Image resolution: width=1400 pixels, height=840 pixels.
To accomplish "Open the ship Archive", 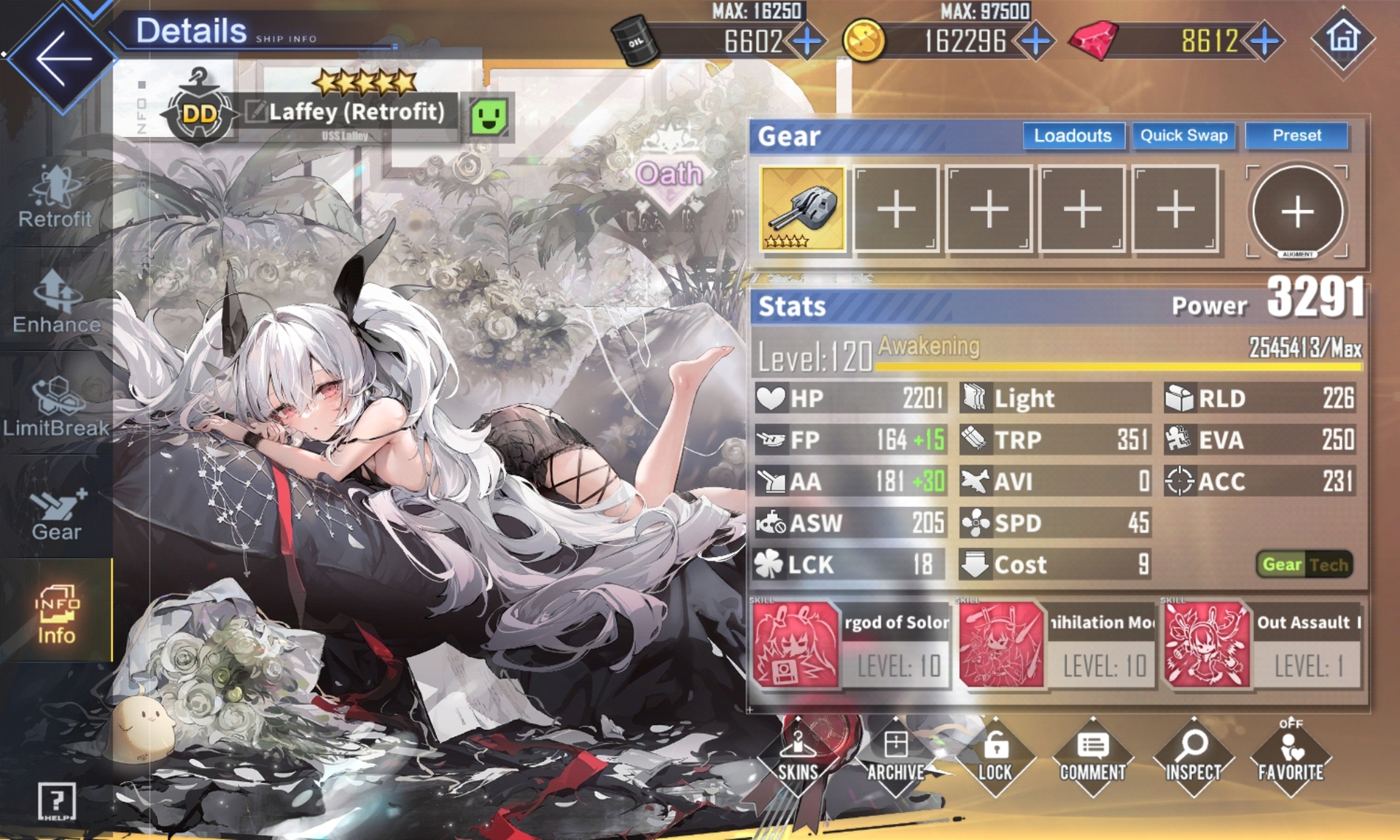I will 895,757.
